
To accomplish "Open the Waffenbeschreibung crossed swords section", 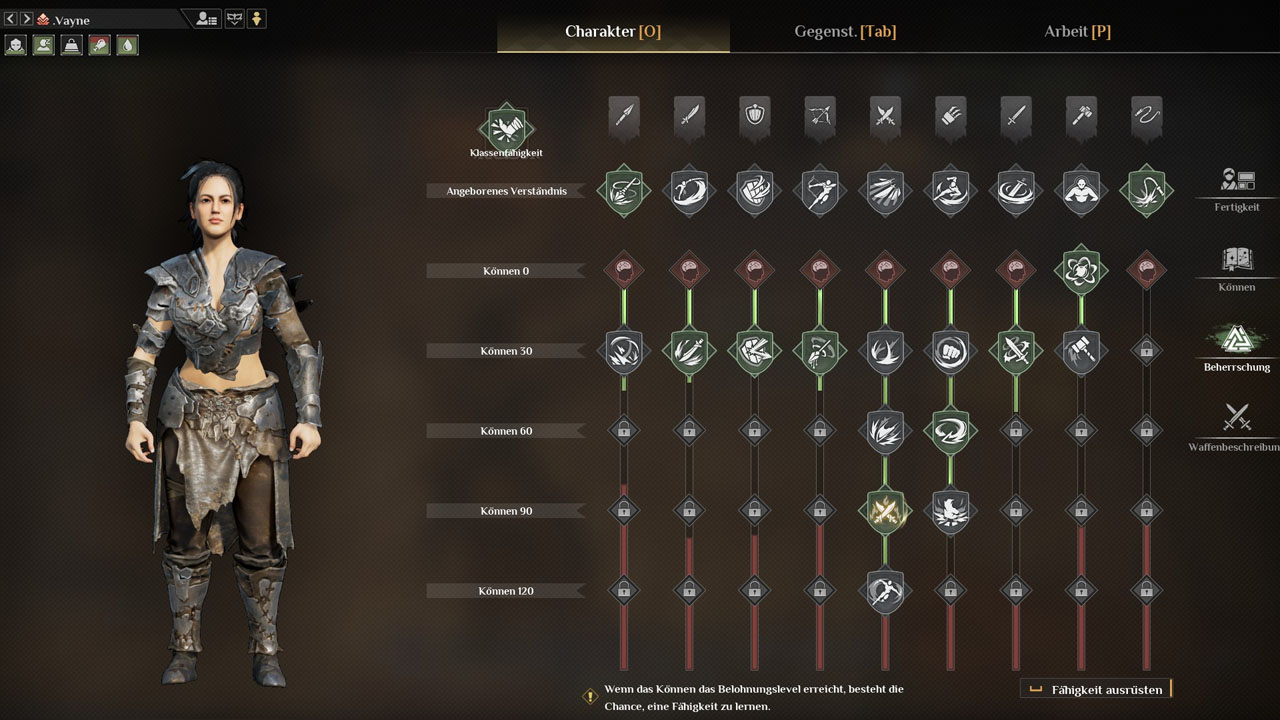I will (x=1237, y=425).
